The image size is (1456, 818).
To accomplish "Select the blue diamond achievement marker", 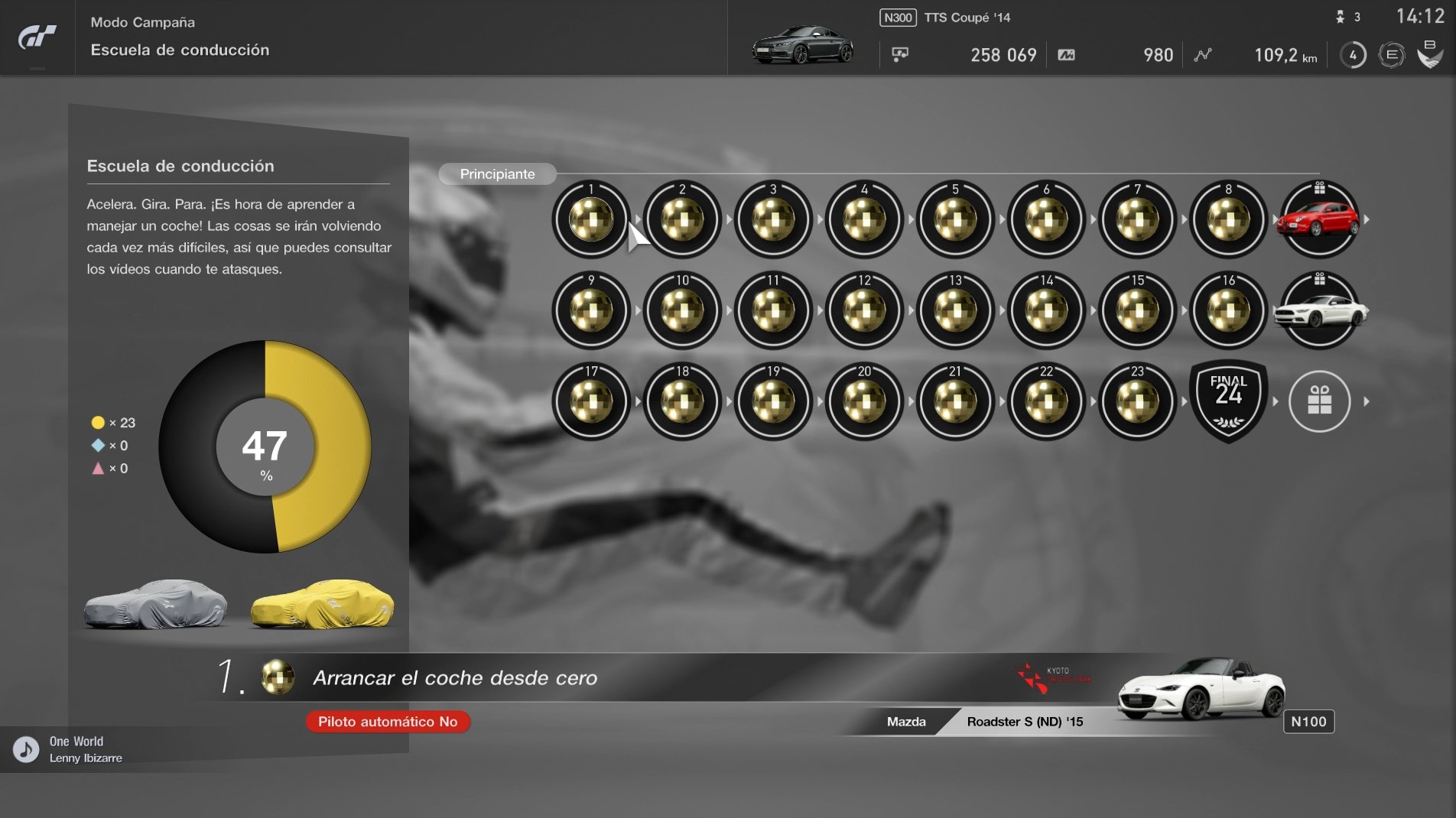I will (96, 445).
